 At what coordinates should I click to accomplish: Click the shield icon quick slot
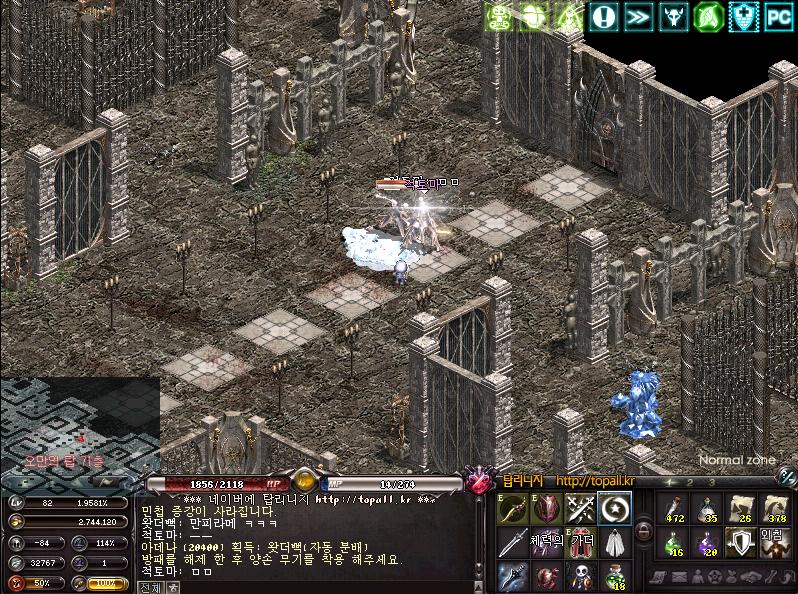[740, 543]
